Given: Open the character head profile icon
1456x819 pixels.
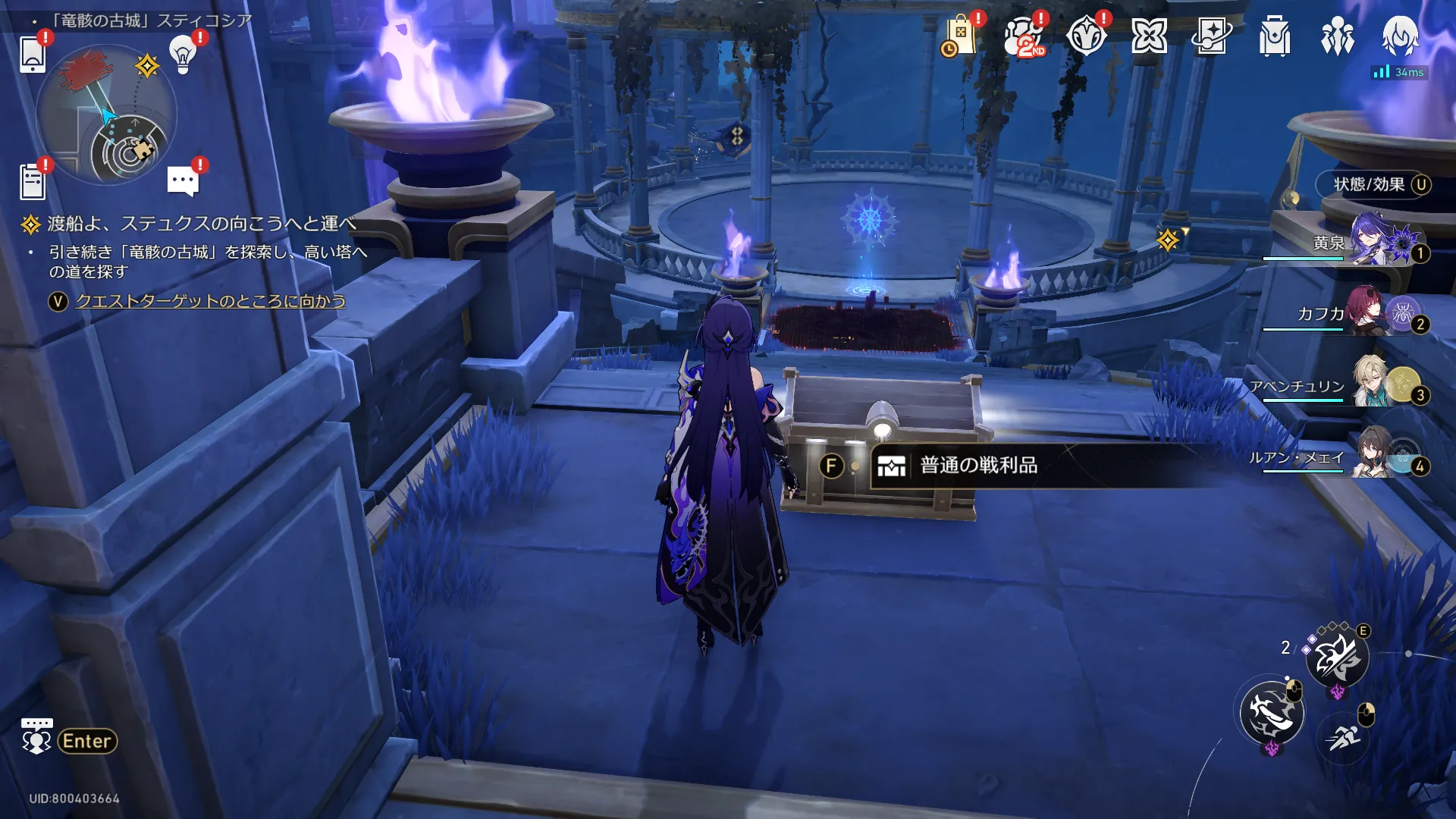Looking at the screenshot, I should (1399, 35).
